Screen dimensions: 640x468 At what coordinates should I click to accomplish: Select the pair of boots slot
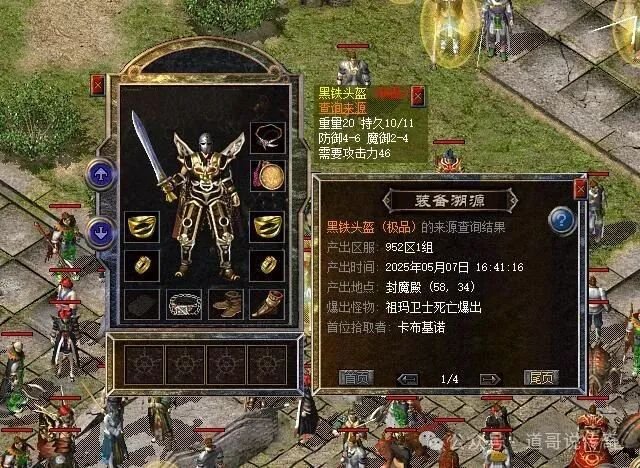click(226, 304)
